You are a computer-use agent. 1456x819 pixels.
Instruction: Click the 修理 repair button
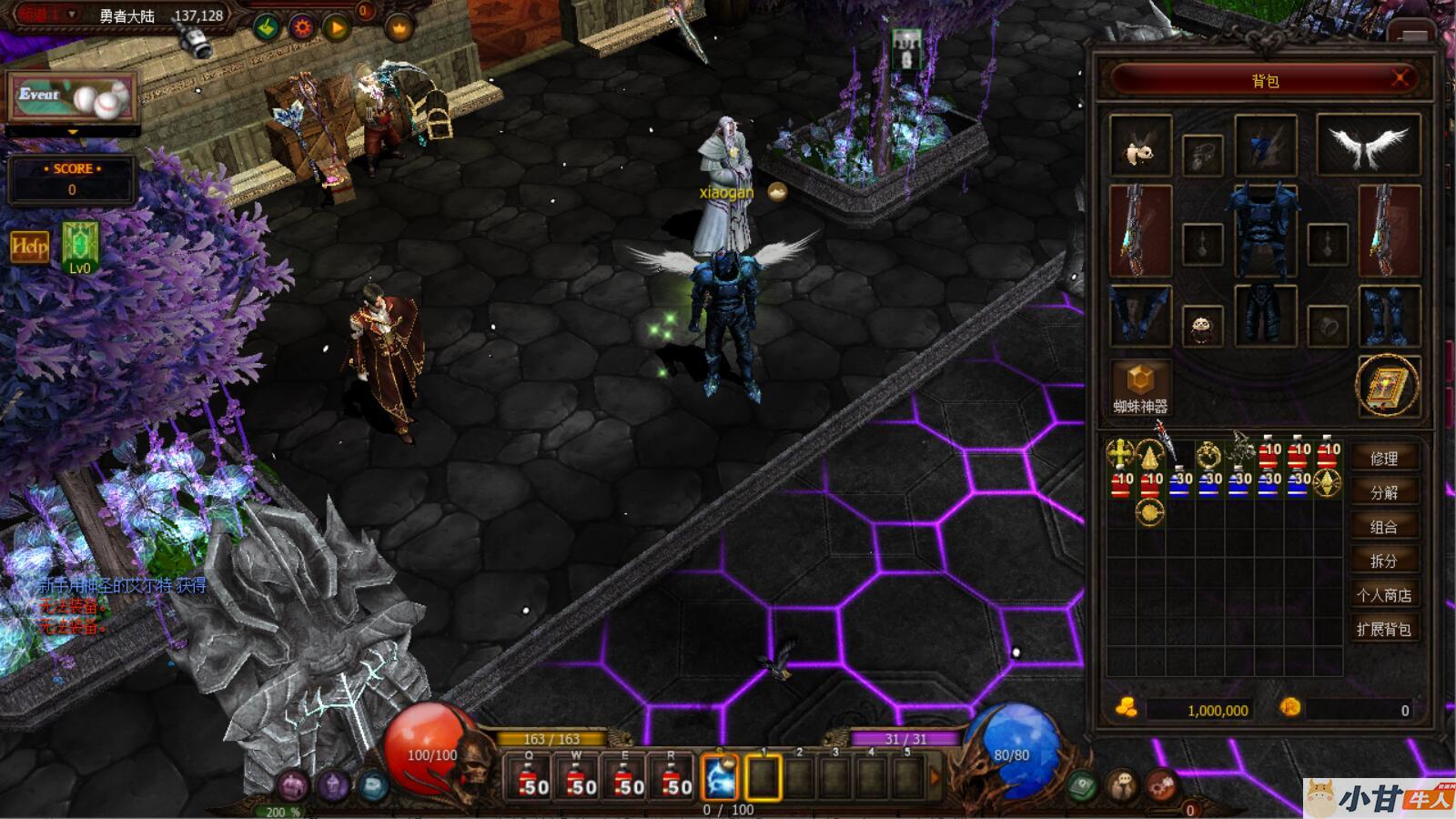1383,459
